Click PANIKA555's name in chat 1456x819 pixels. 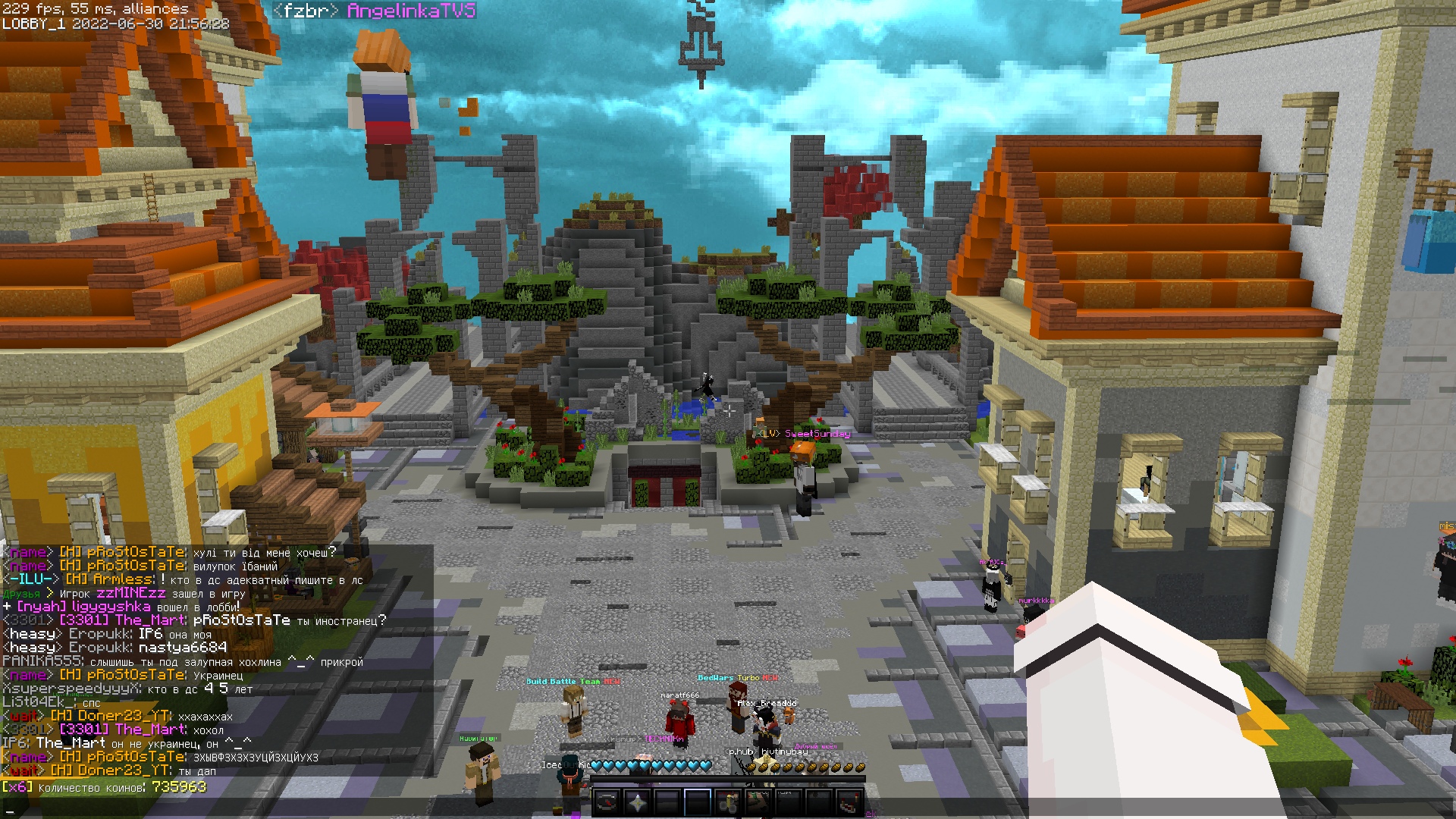[x=41, y=662]
